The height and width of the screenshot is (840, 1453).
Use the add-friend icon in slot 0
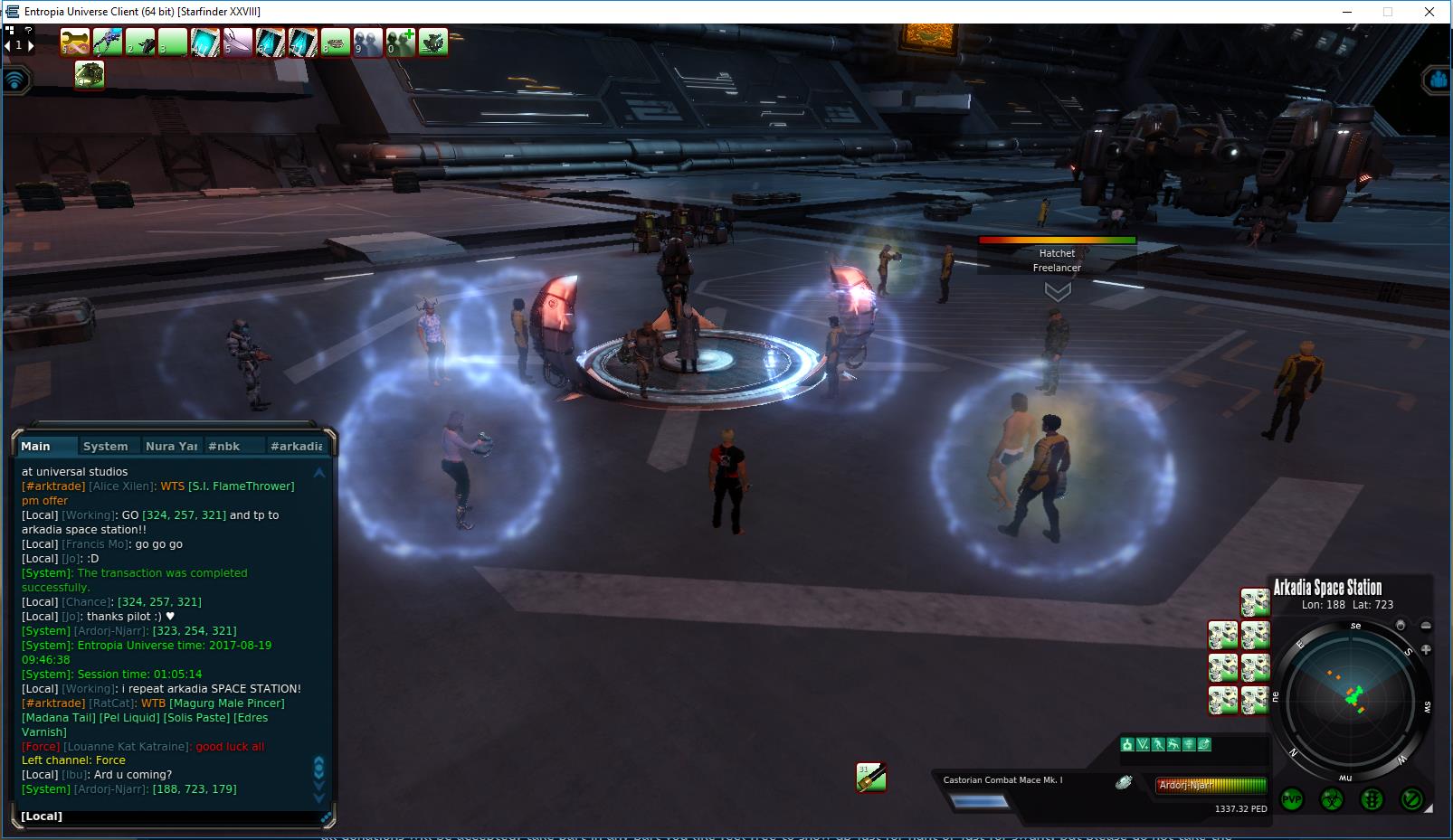[401, 42]
